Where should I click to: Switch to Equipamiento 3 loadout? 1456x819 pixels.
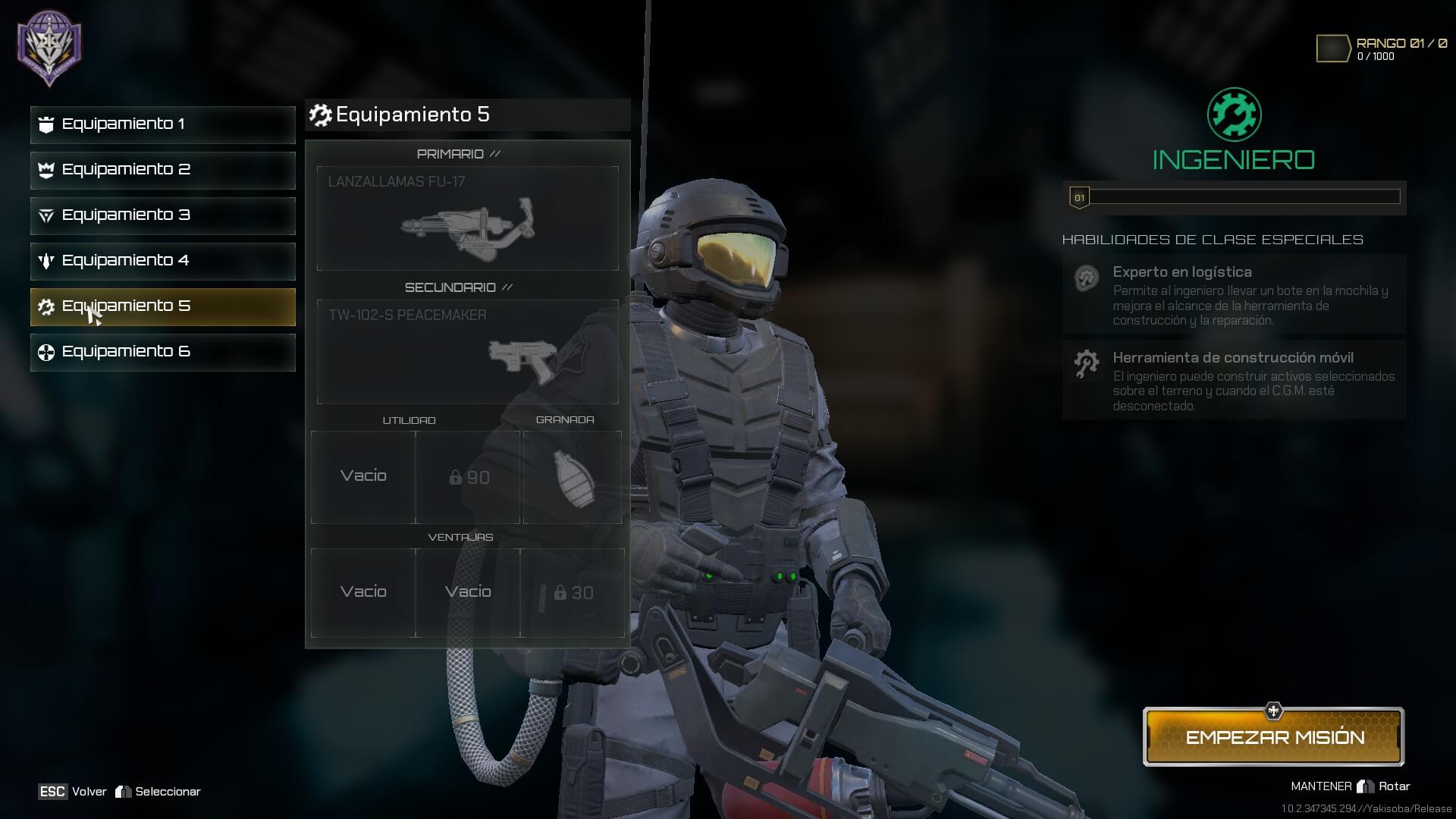(162, 215)
